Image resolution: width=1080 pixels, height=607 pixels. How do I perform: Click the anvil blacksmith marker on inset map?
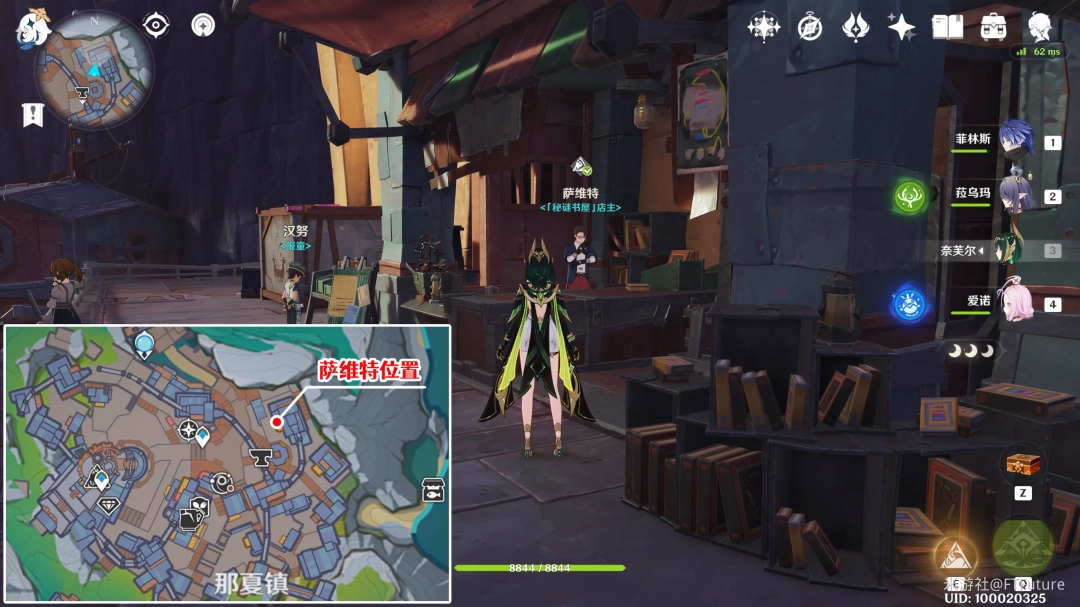[261, 458]
